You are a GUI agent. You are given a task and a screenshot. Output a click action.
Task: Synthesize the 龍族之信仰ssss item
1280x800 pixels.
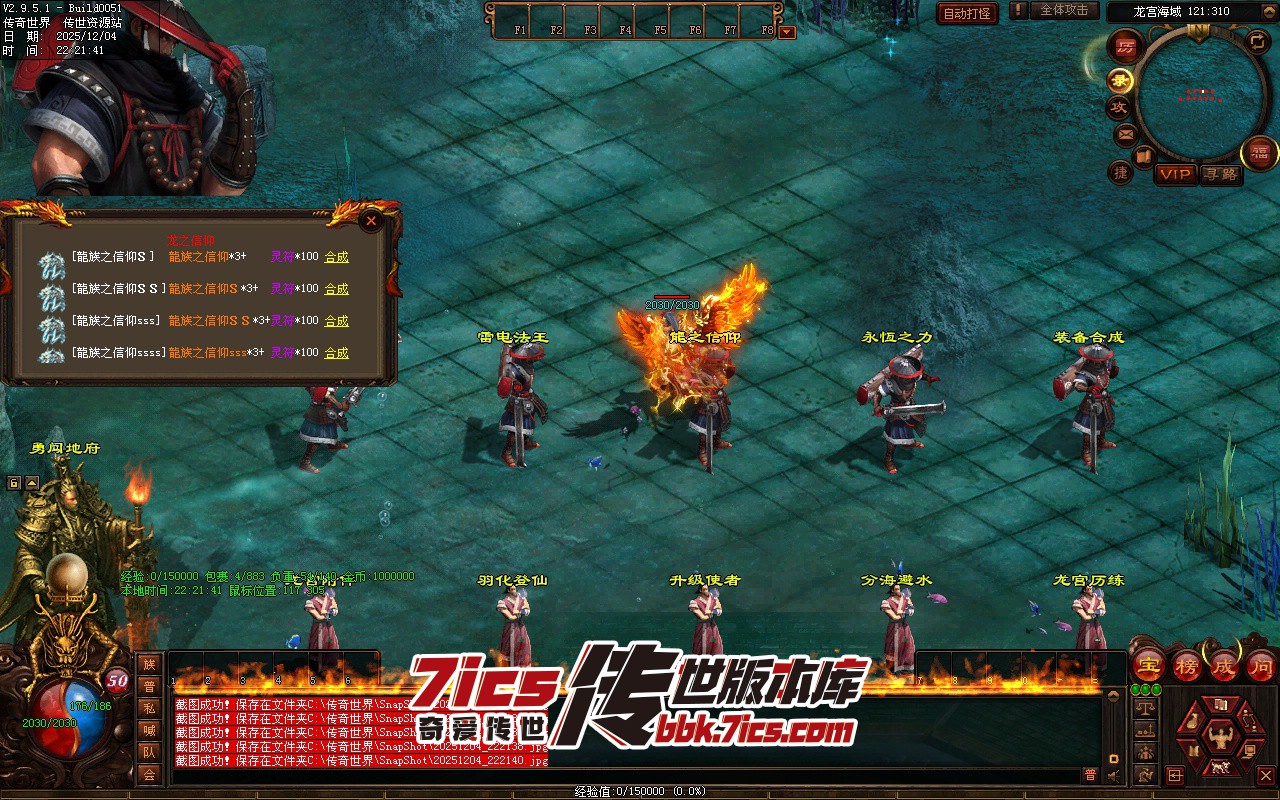tap(336, 353)
